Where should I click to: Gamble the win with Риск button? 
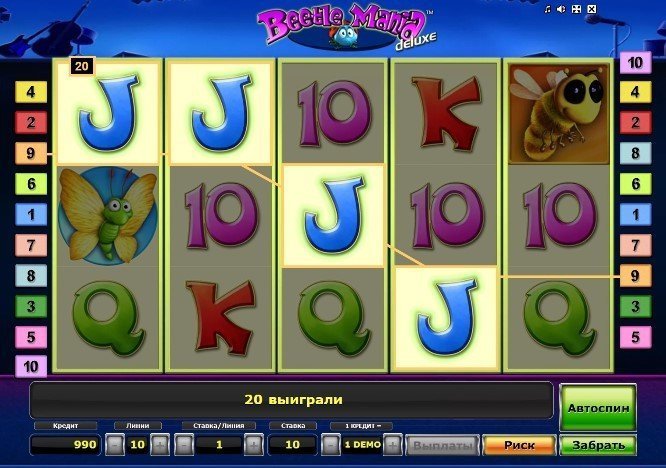tap(519, 445)
